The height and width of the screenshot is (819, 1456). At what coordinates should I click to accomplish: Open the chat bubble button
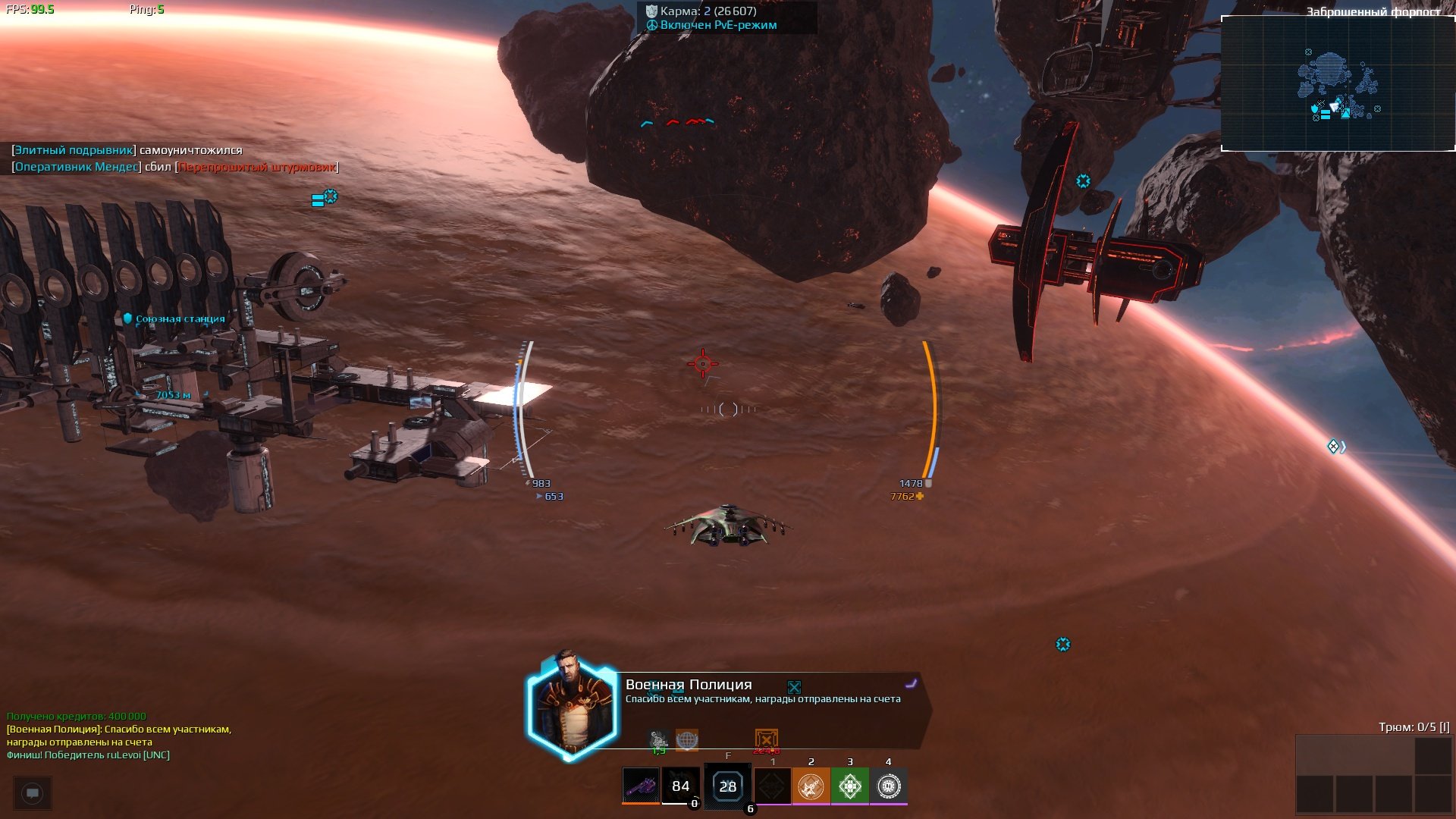coord(33,793)
